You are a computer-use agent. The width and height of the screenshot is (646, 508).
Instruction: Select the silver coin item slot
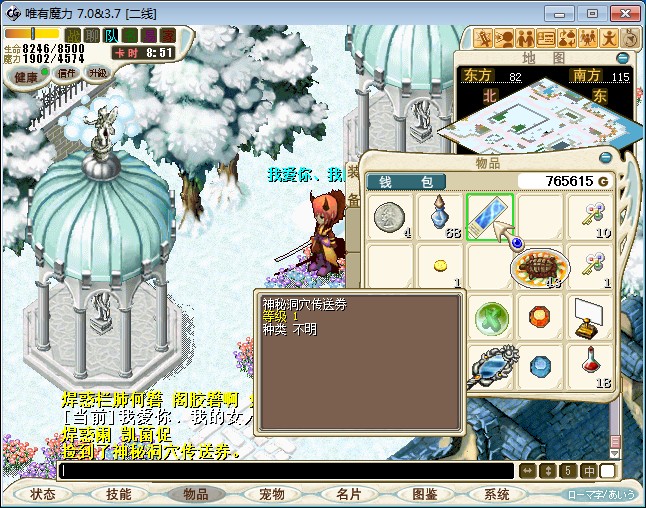389,217
